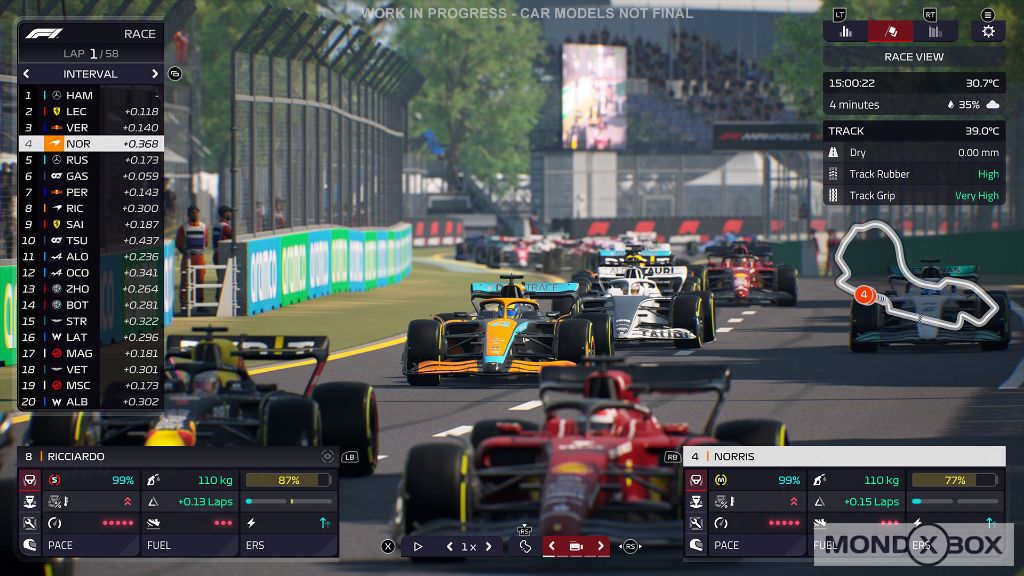Open the settings gear menu
This screenshot has height=576, width=1024.
(988, 31)
